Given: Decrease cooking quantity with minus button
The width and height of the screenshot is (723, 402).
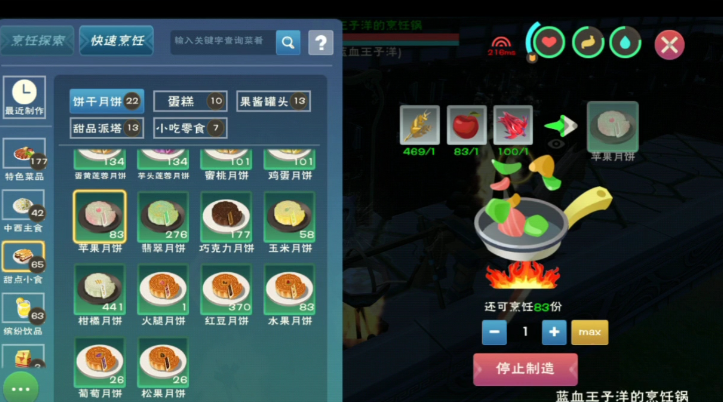Looking at the screenshot, I should (x=493, y=332).
